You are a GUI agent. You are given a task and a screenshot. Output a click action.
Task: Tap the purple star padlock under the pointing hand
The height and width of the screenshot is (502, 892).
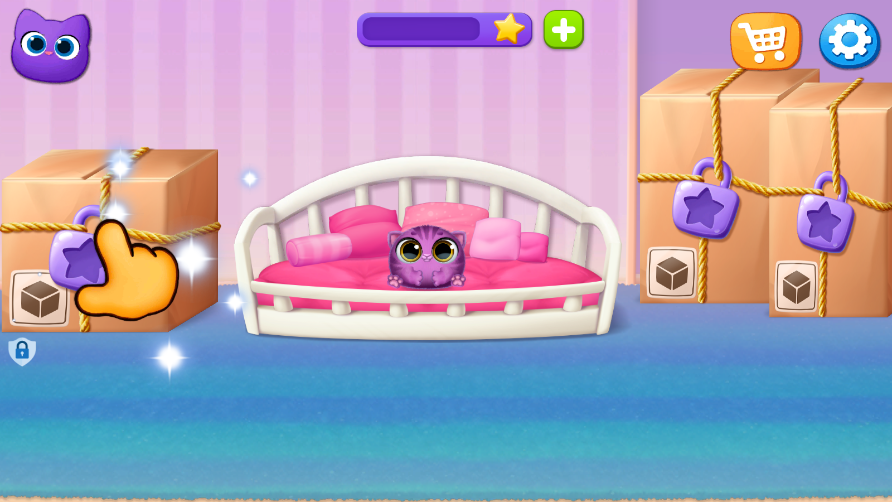click(73, 254)
